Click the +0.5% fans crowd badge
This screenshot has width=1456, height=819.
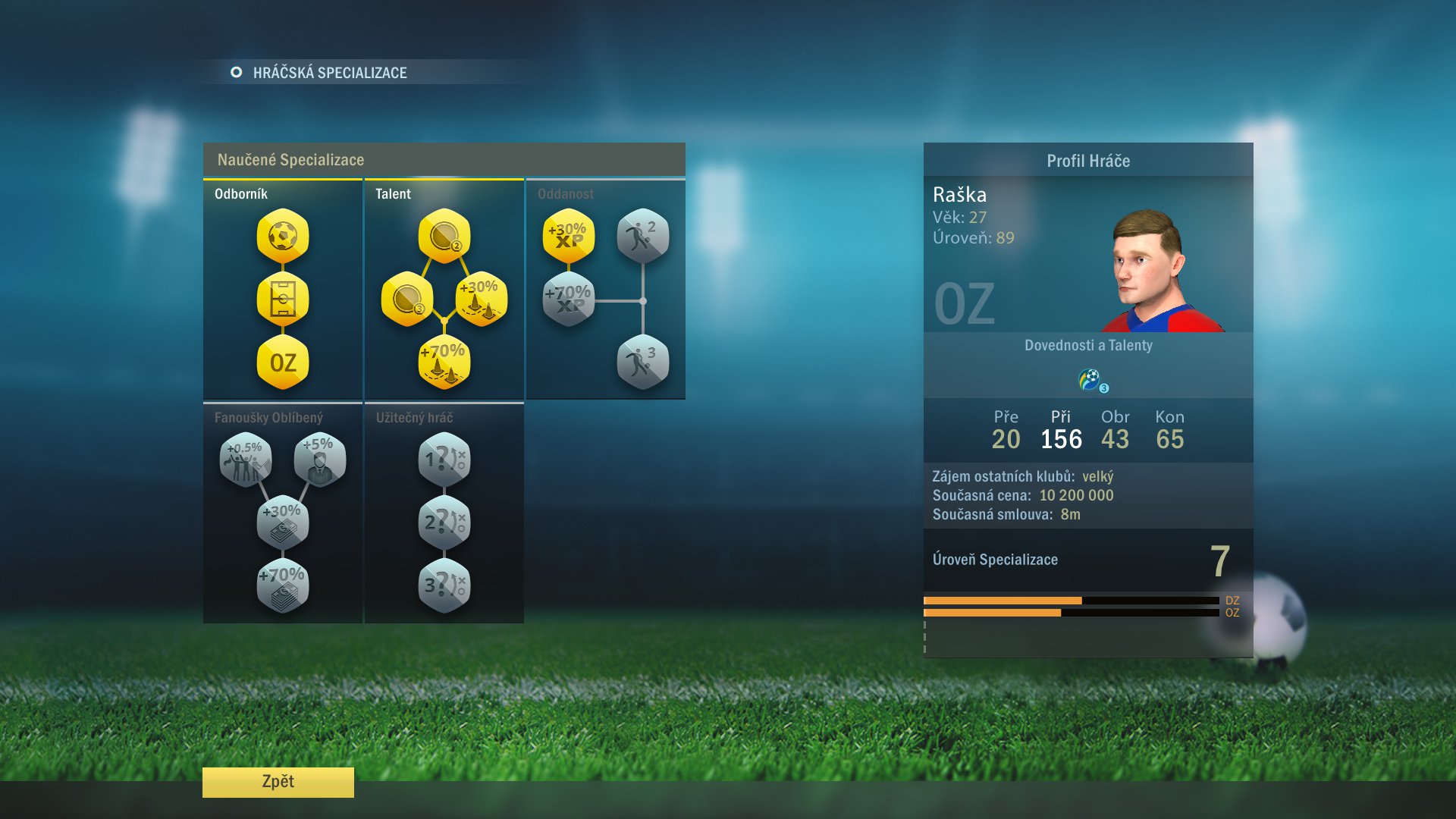[x=245, y=460]
